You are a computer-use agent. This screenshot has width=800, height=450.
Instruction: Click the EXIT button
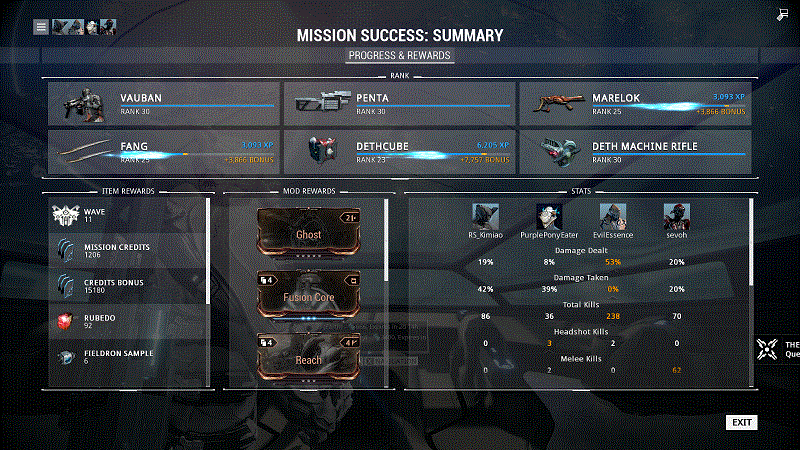tap(741, 422)
